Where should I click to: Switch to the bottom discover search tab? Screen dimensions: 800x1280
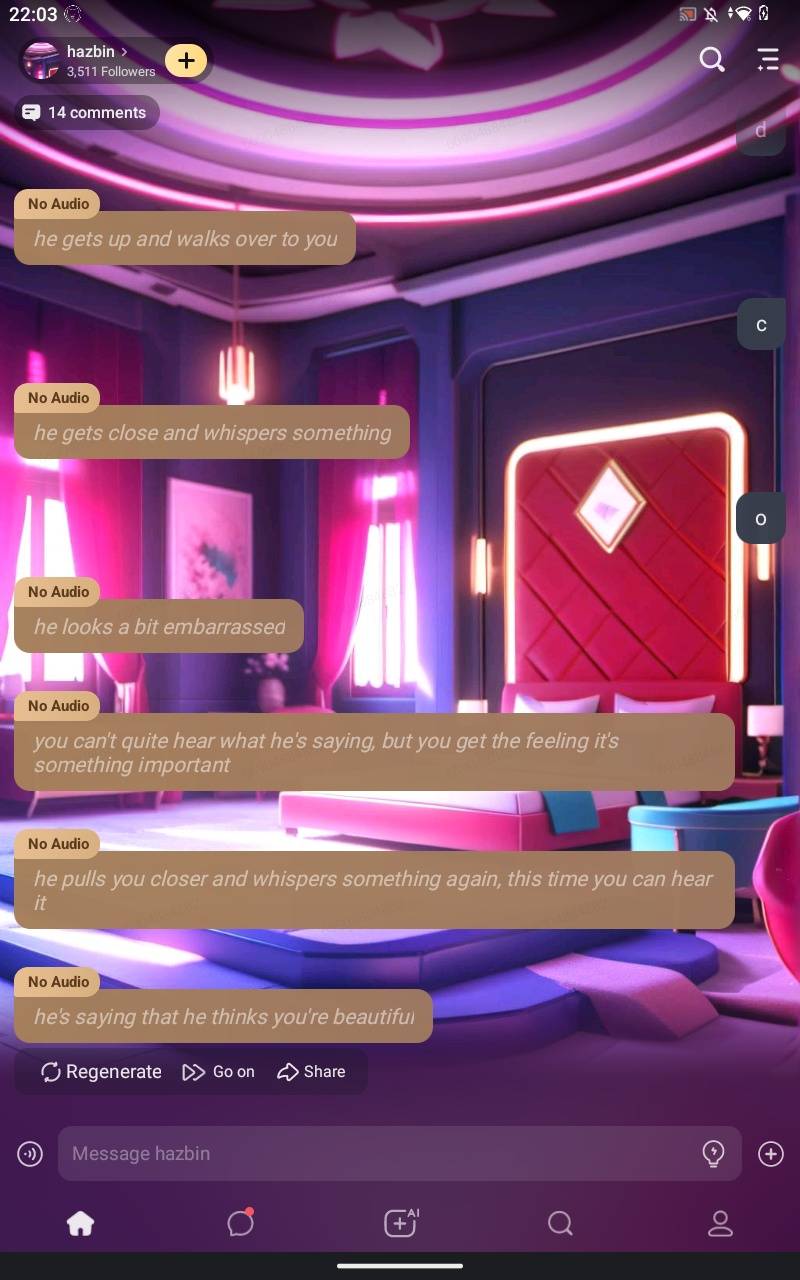(560, 1223)
